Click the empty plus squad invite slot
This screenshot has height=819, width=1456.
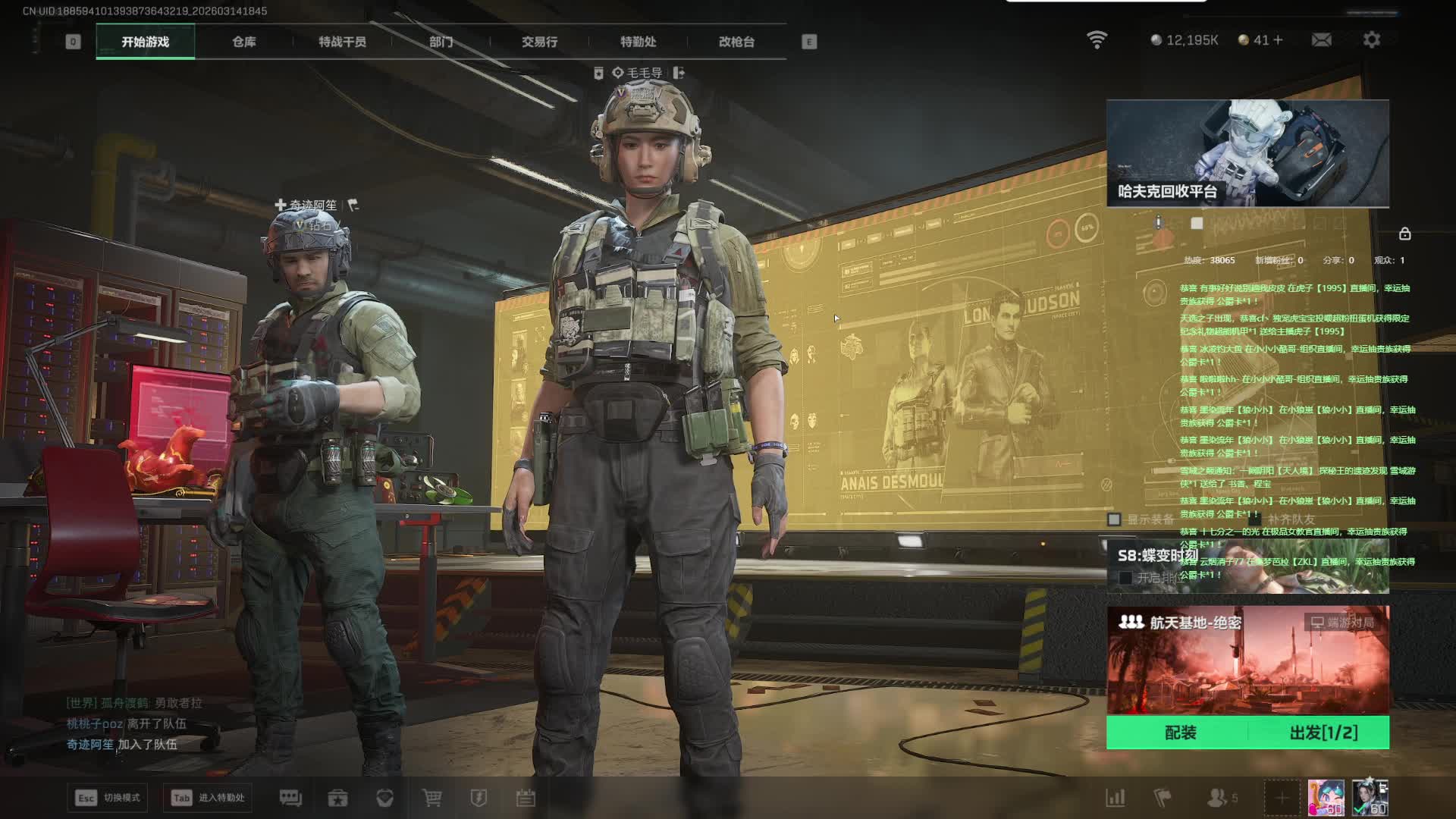[x=1282, y=798]
